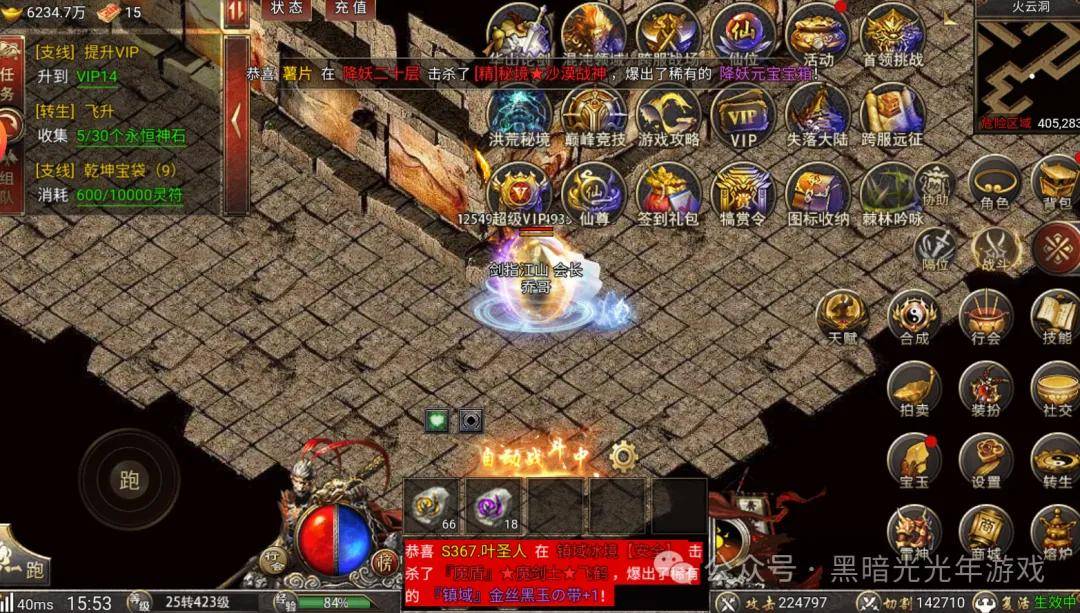
Task: Open the 设置 settings menu
Action: point(986,461)
